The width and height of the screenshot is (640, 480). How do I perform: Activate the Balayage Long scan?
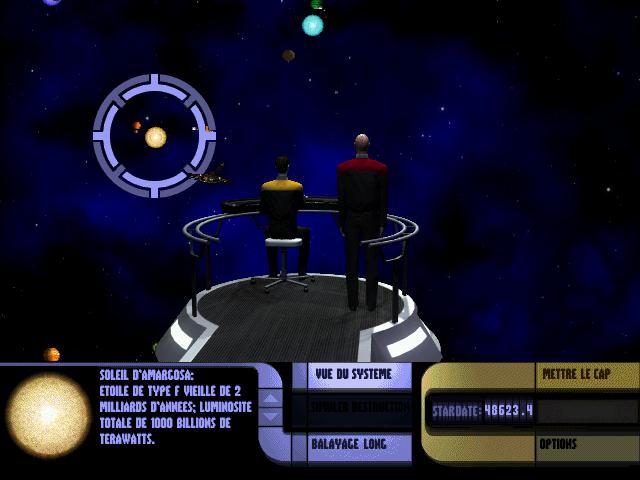(x=349, y=443)
